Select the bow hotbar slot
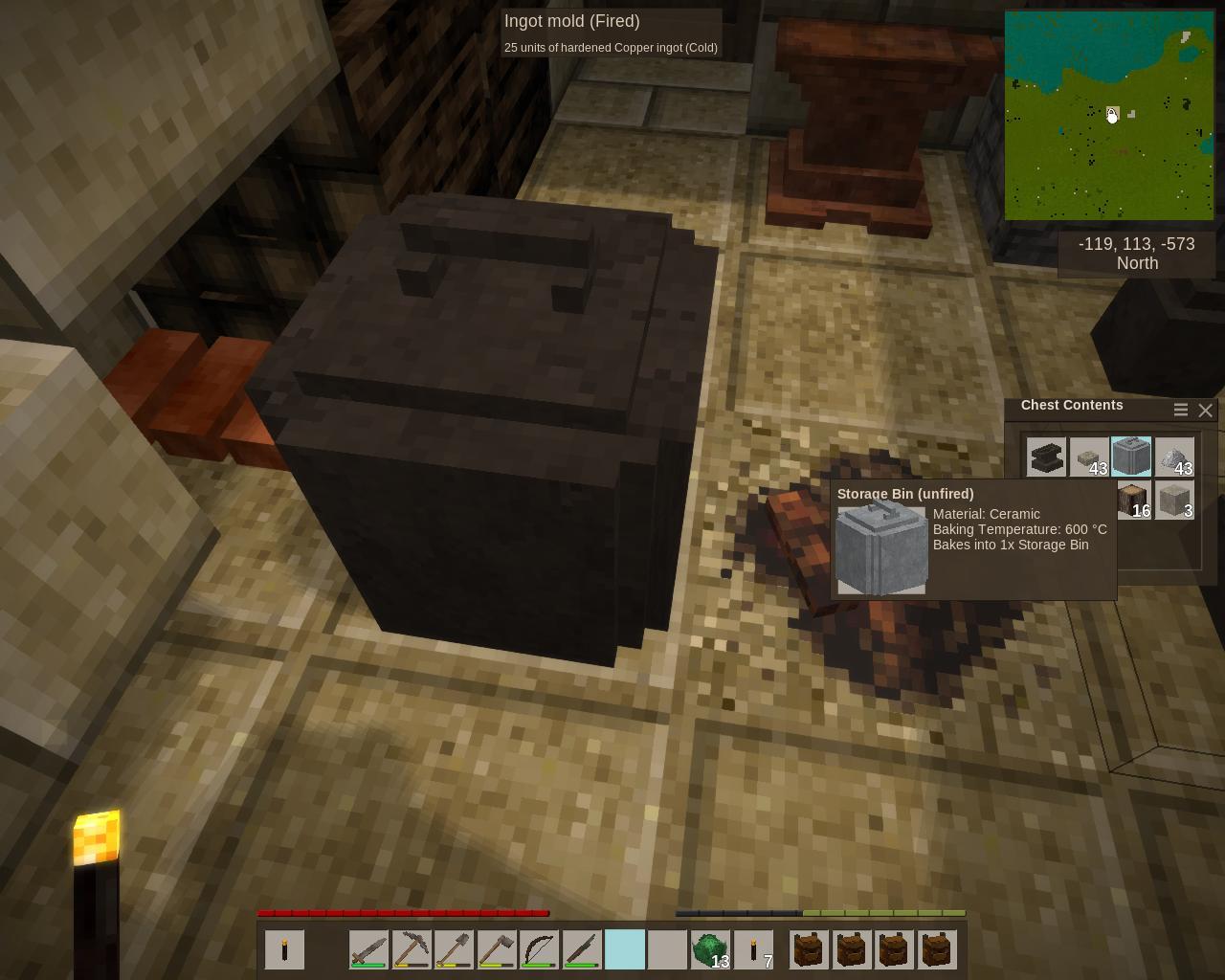 539,950
